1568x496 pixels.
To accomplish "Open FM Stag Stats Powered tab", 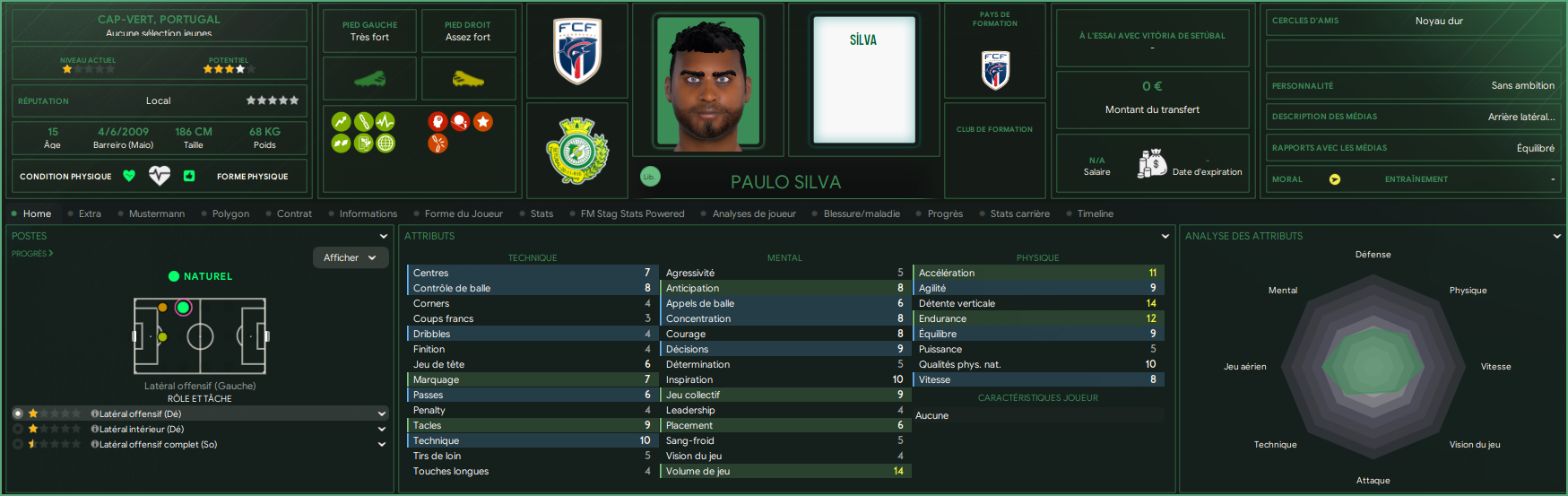I will 632,213.
